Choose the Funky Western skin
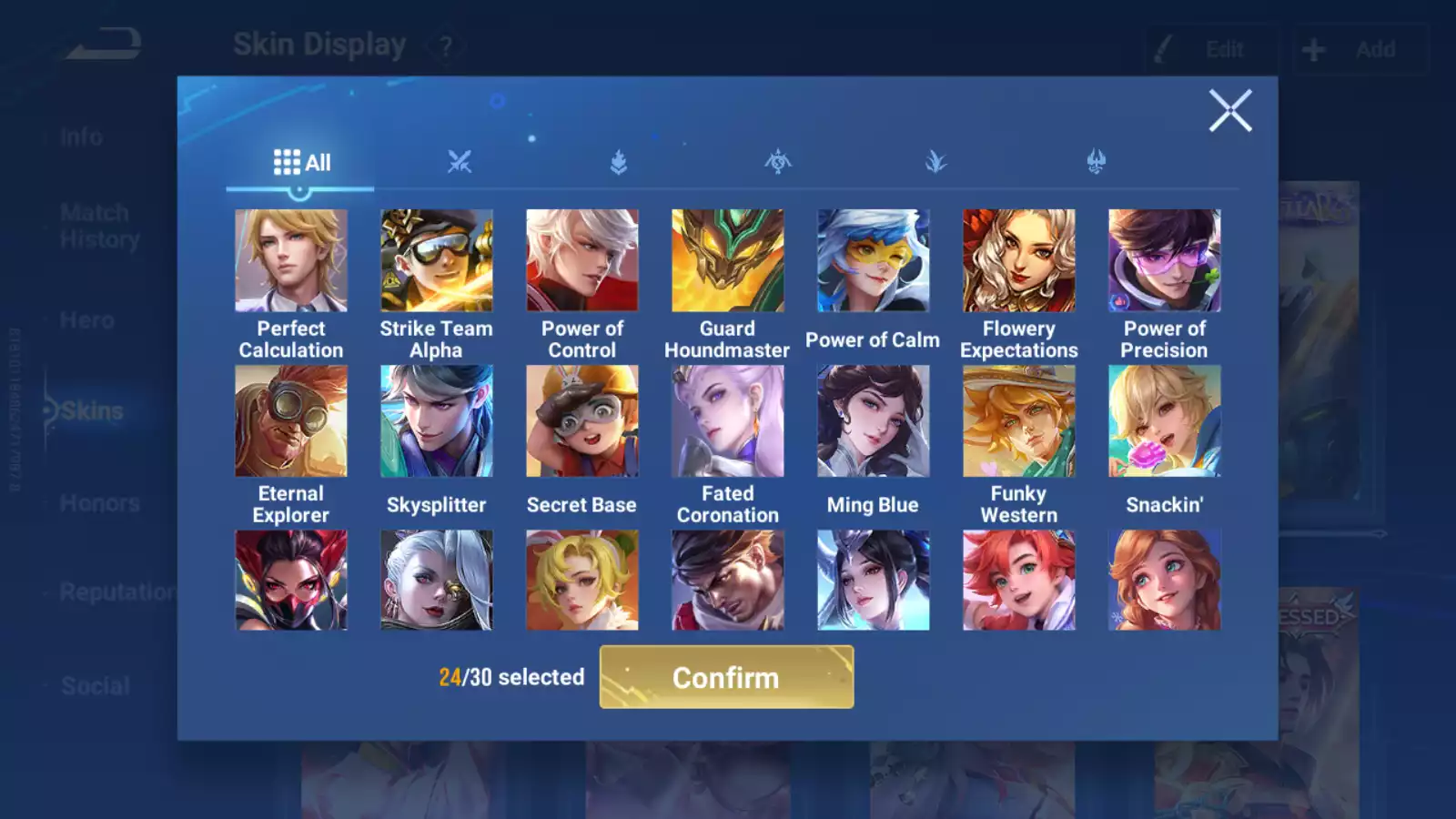Screen dimensions: 1456x819 tap(1019, 421)
